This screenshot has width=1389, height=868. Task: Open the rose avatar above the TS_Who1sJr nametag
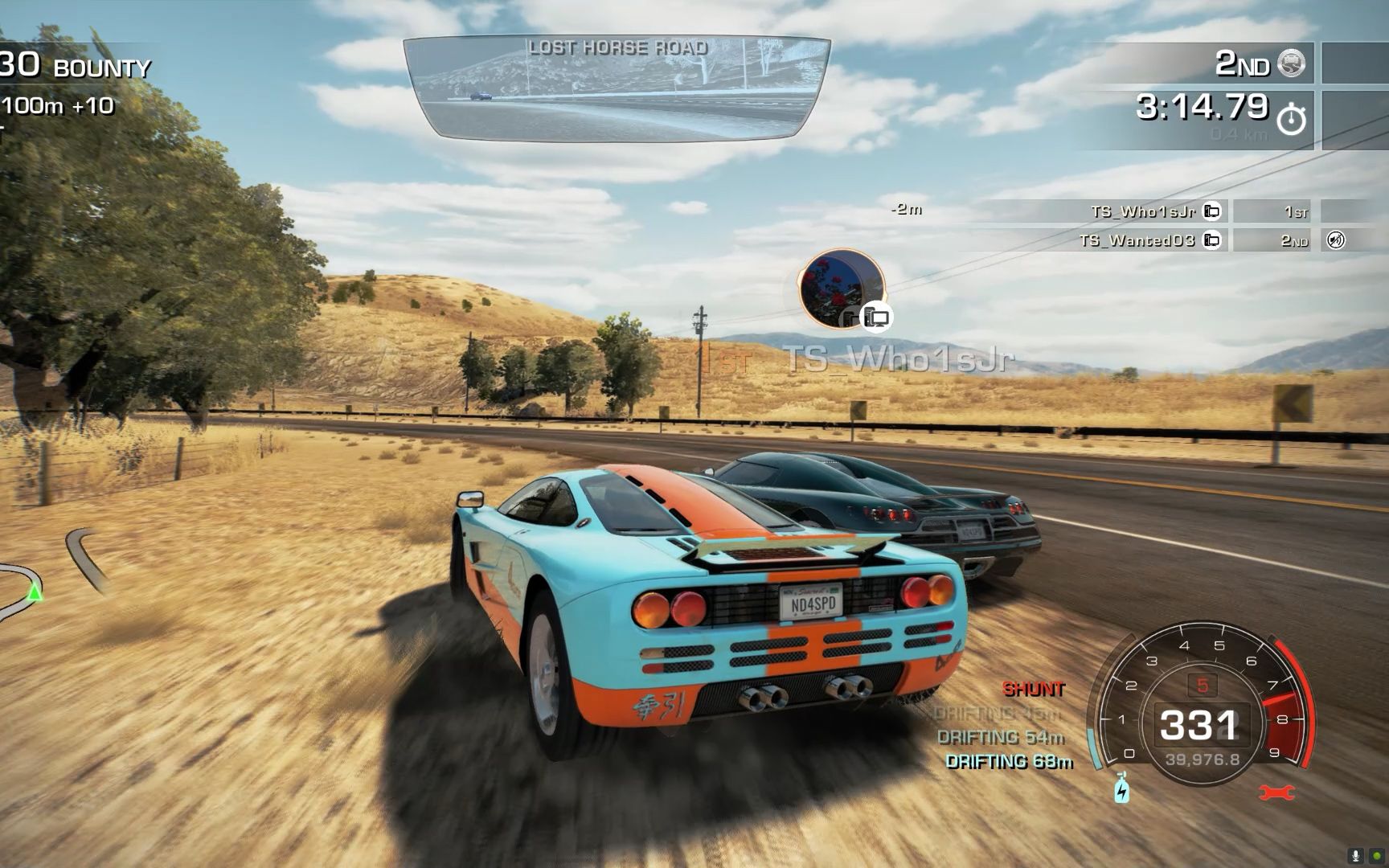[x=842, y=289]
